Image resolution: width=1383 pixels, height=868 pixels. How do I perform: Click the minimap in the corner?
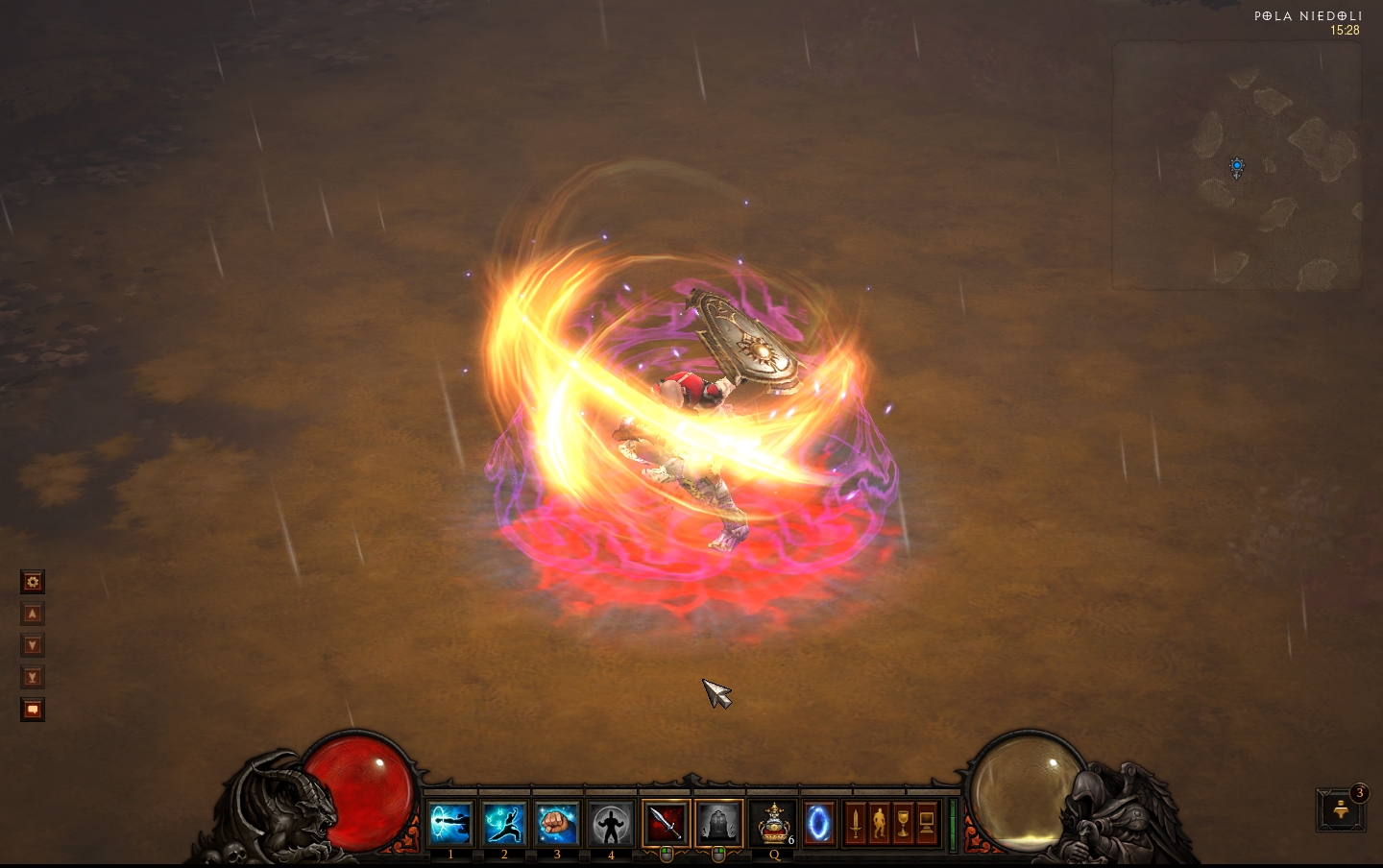tap(1237, 165)
